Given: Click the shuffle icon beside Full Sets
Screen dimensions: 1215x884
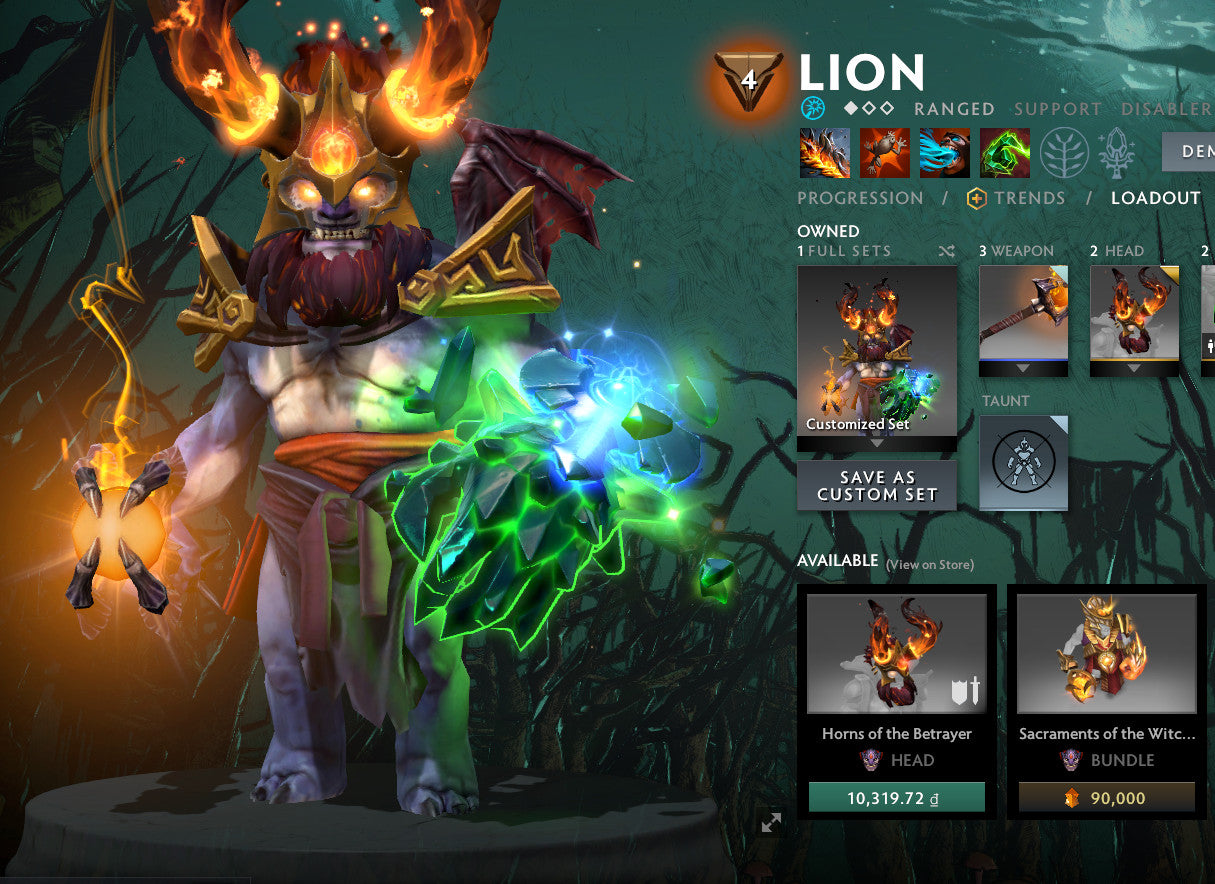Looking at the screenshot, I should [947, 251].
